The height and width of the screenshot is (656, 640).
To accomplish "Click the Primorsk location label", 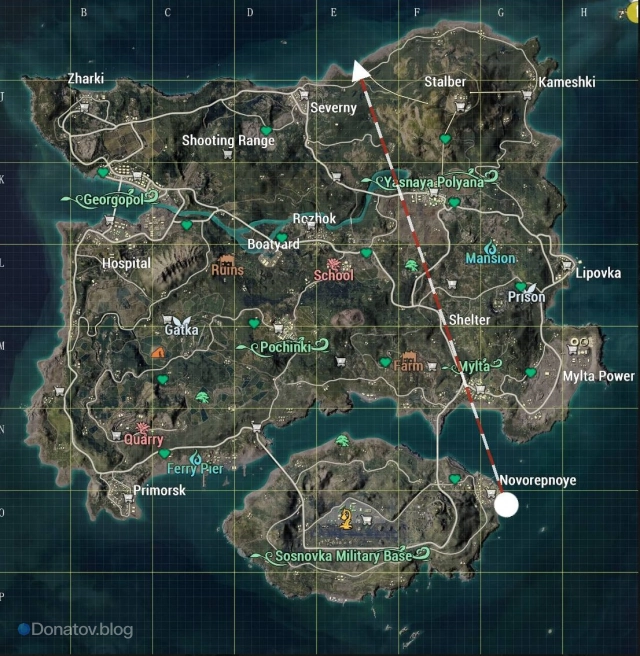I will (159, 490).
